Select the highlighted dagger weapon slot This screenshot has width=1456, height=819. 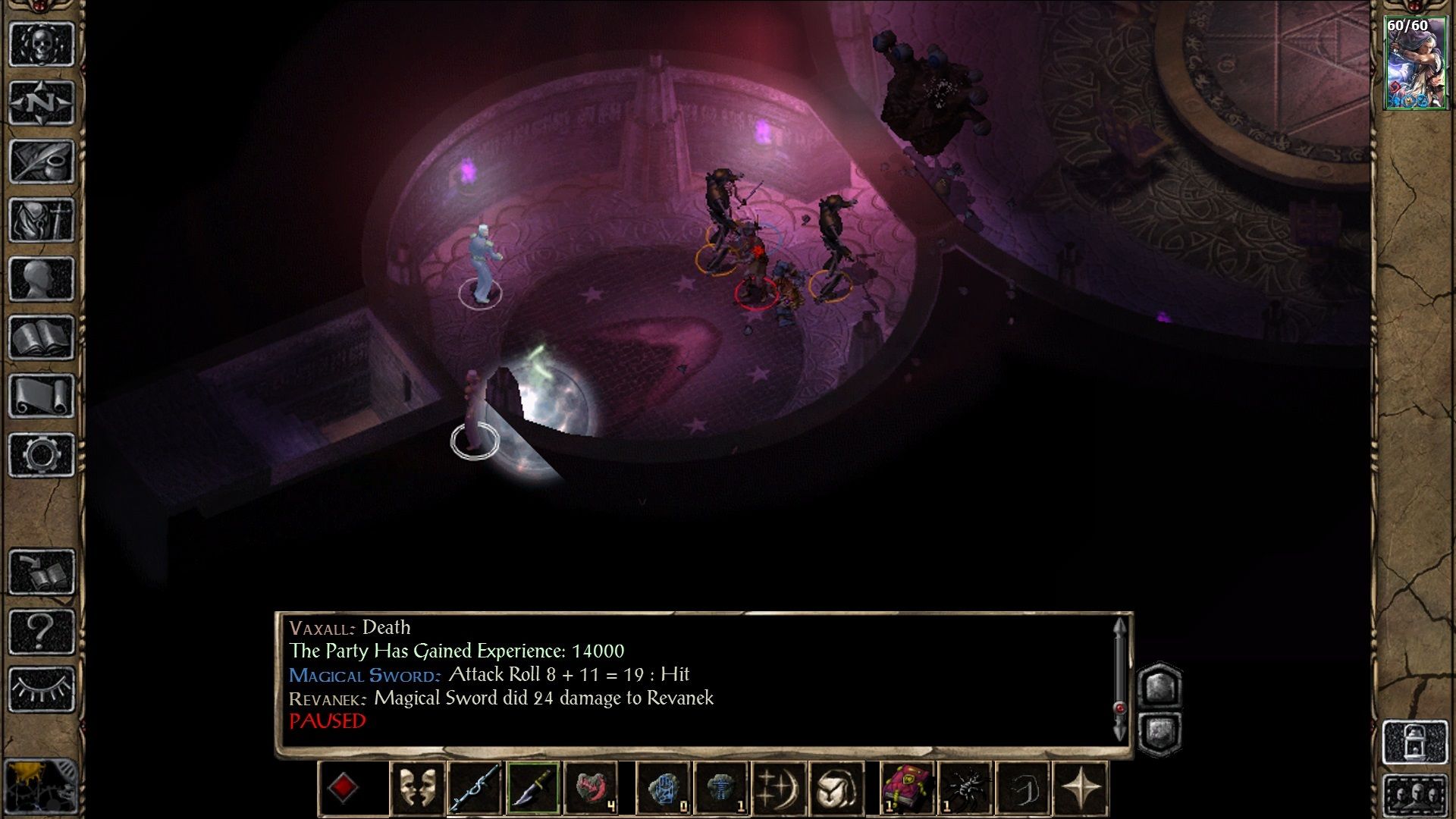(533, 789)
